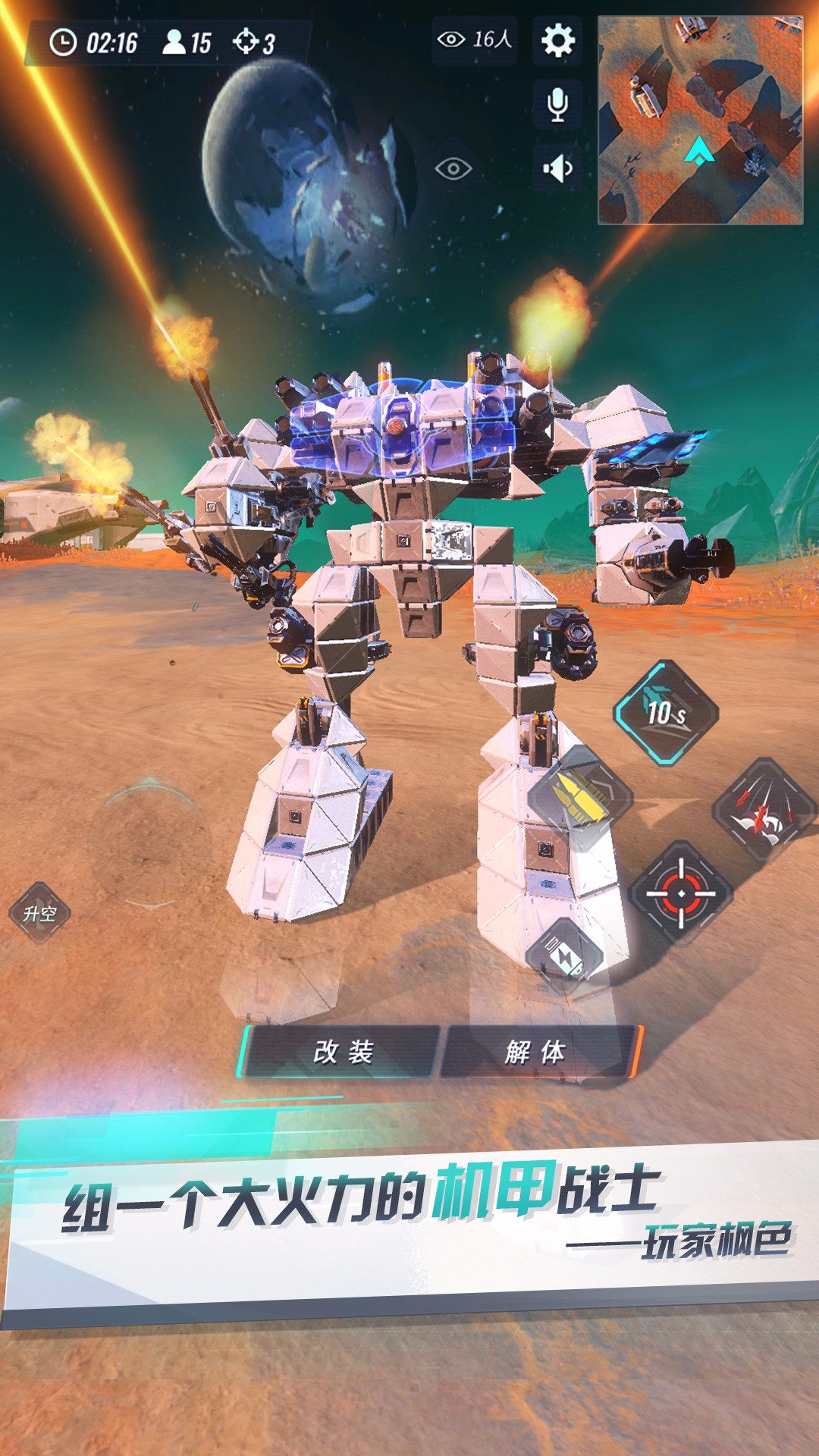Screen dimensions: 819x1456
Task: Tap the standalone eye view icon
Action: coord(453,168)
